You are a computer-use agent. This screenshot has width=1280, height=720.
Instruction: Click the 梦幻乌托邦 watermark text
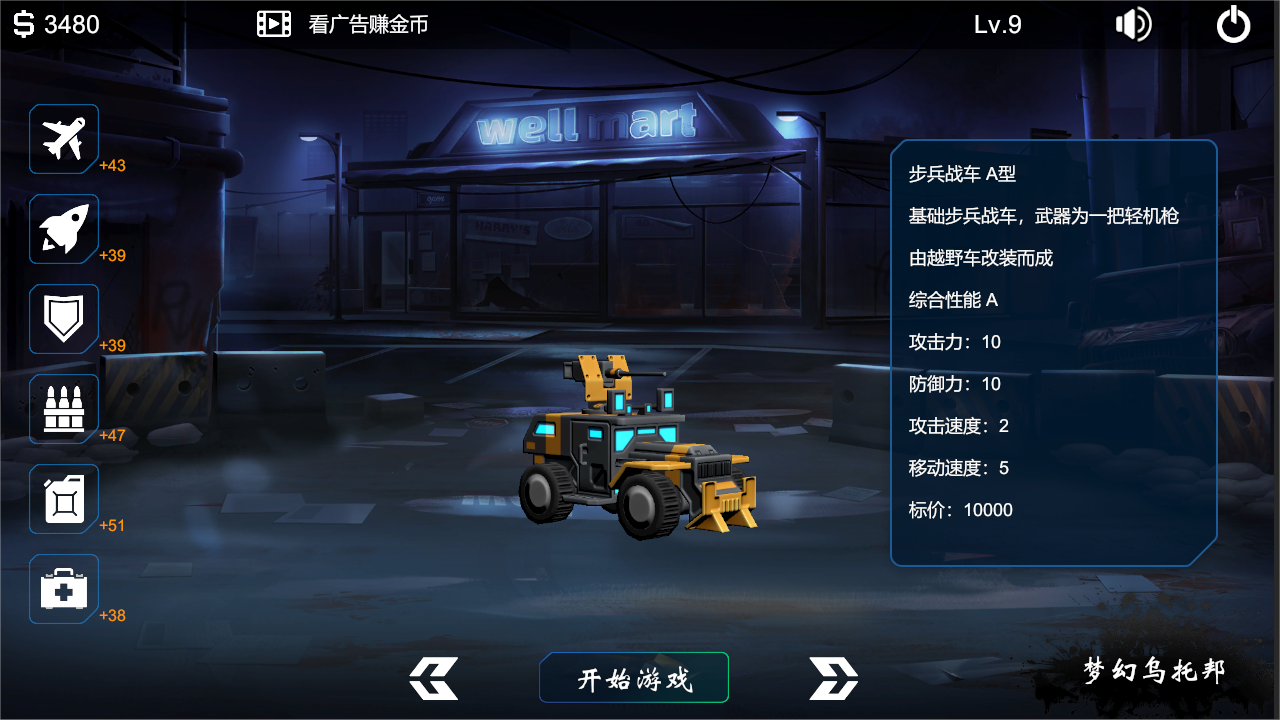click(1153, 672)
